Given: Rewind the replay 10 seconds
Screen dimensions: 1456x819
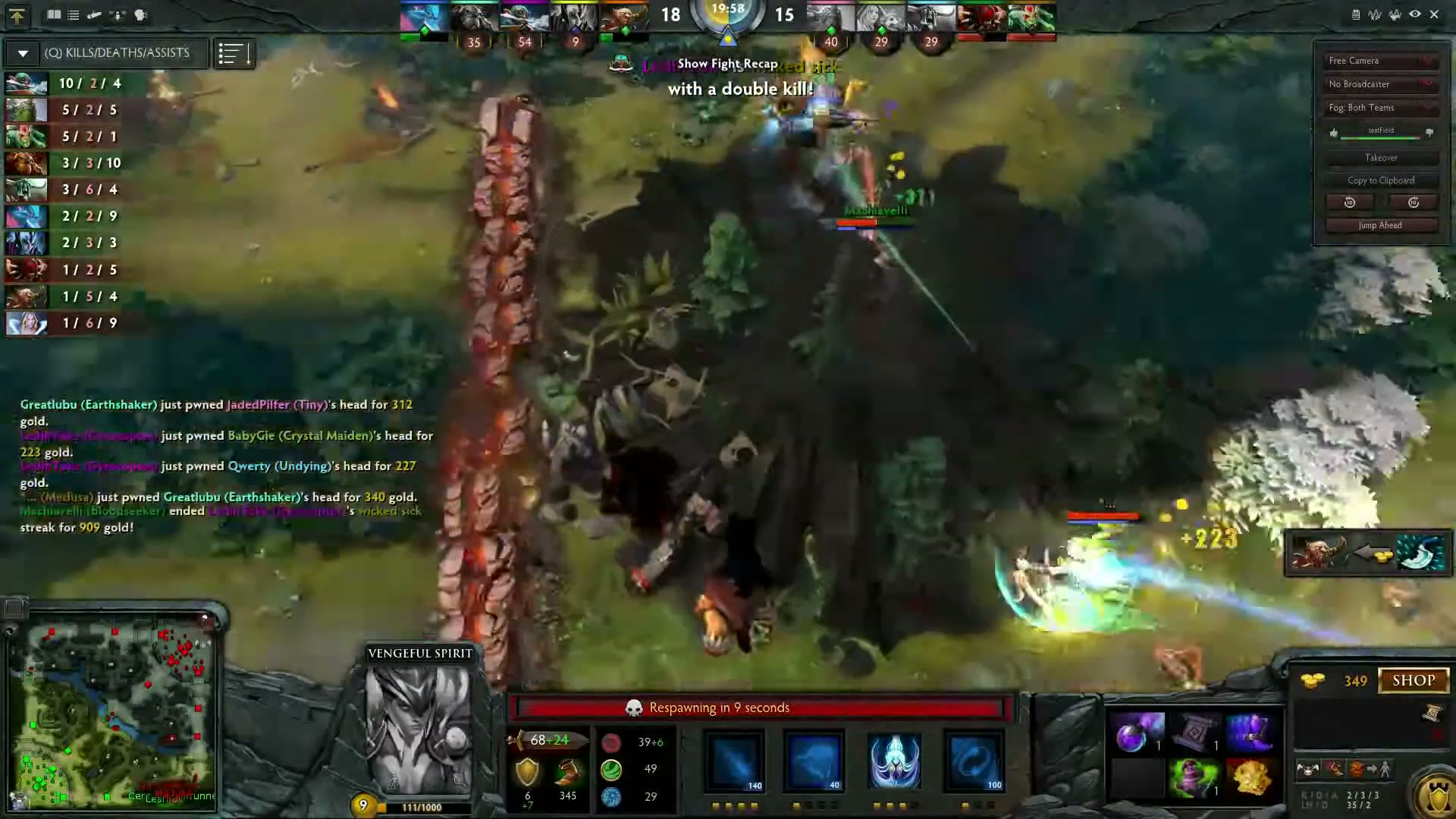Looking at the screenshot, I should click(x=1349, y=202).
